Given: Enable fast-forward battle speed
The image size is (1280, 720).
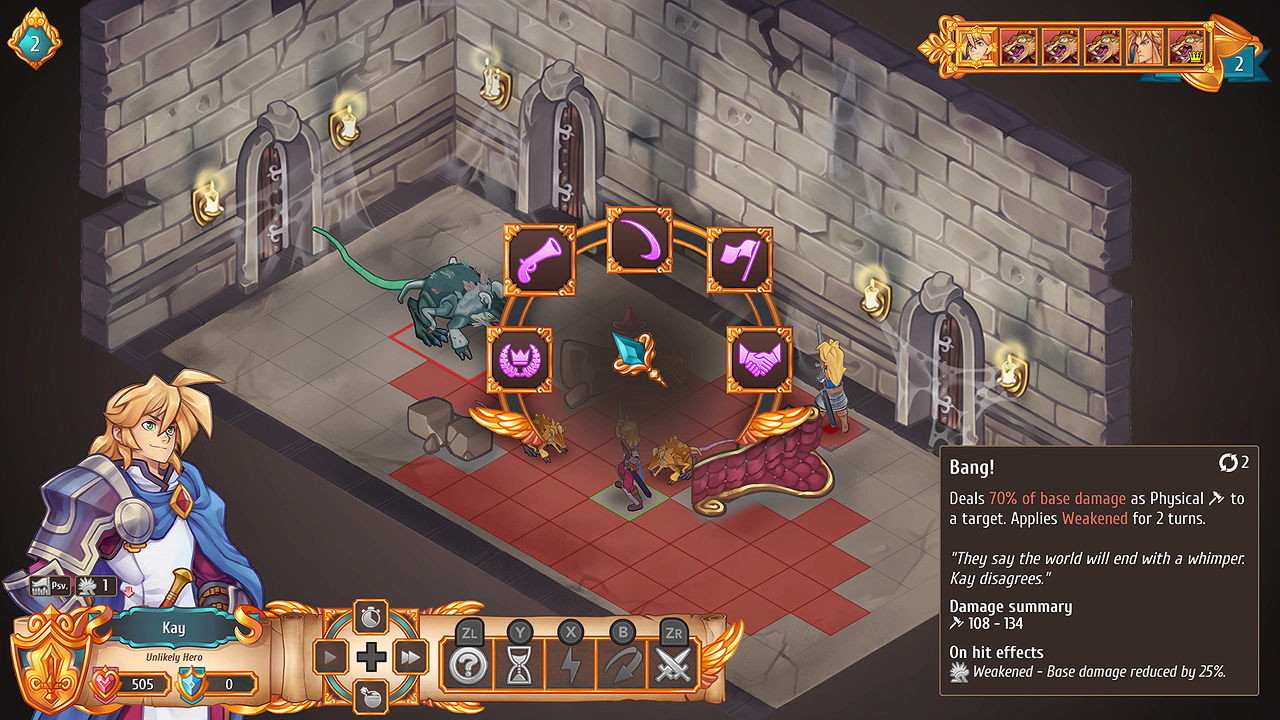Looking at the screenshot, I should 410,657.
